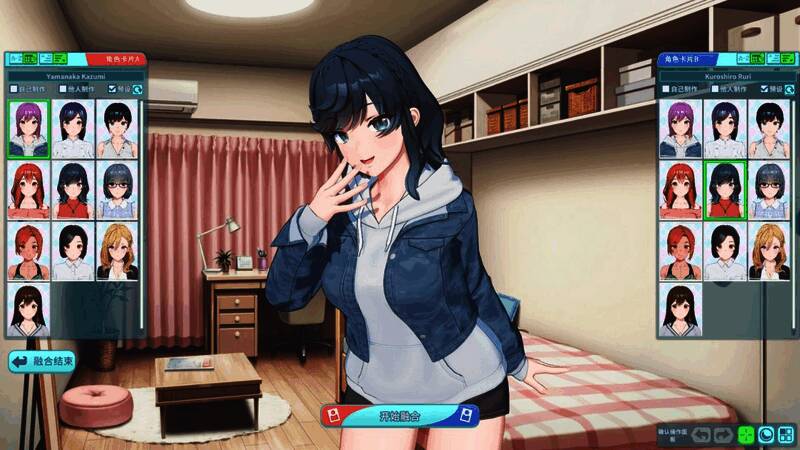The image size is (800, 450).
Task: Untick the 预设 checkbox in card panel A
Action: pyautogui.click(x=112, y=89)
